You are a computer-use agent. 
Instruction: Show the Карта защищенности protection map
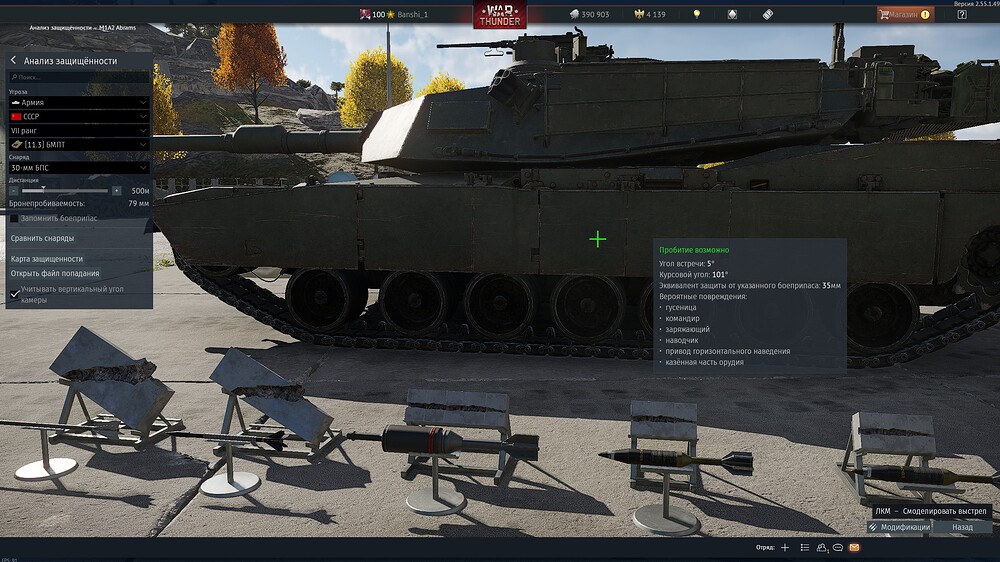pos(47,259)
